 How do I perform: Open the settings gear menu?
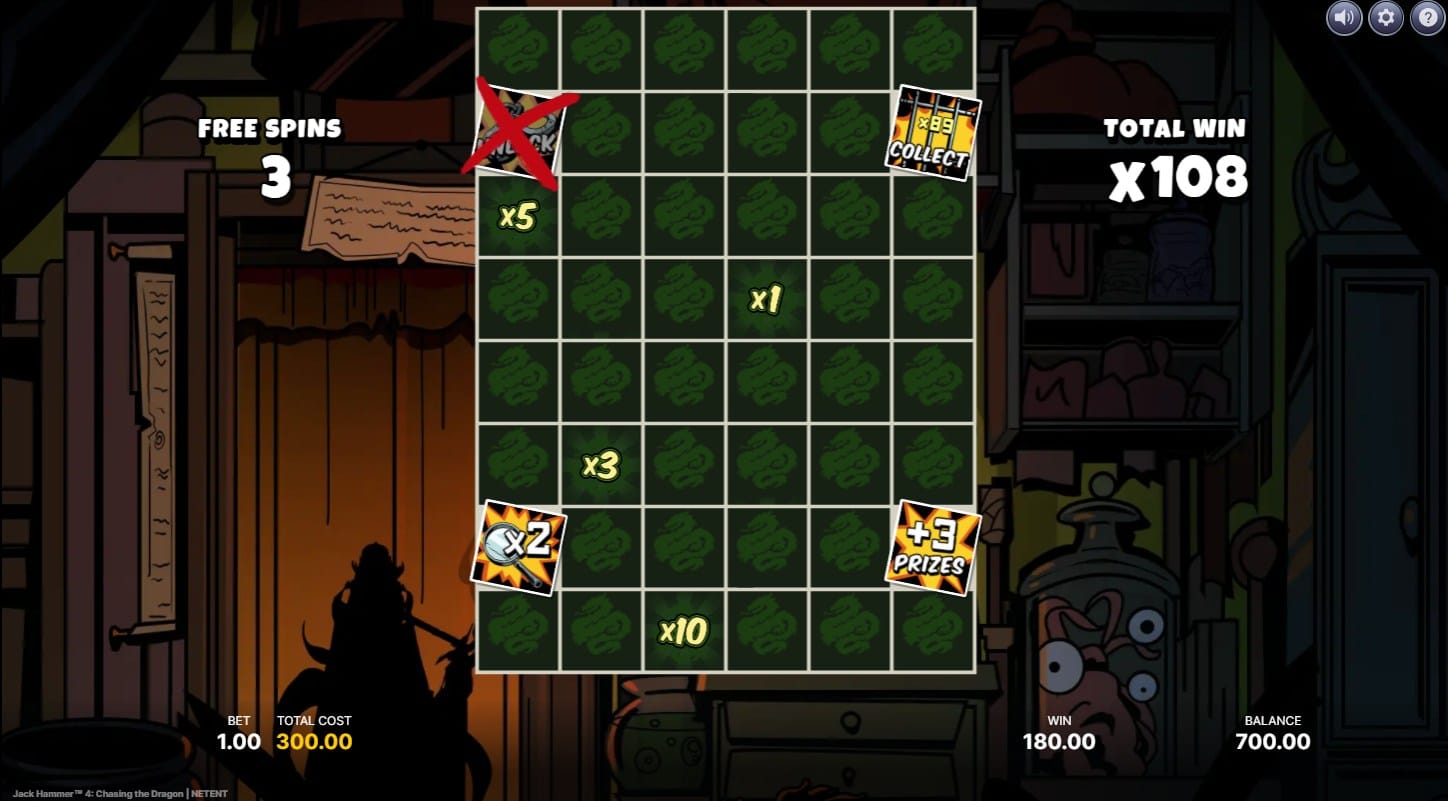(x=1385, y=17)
